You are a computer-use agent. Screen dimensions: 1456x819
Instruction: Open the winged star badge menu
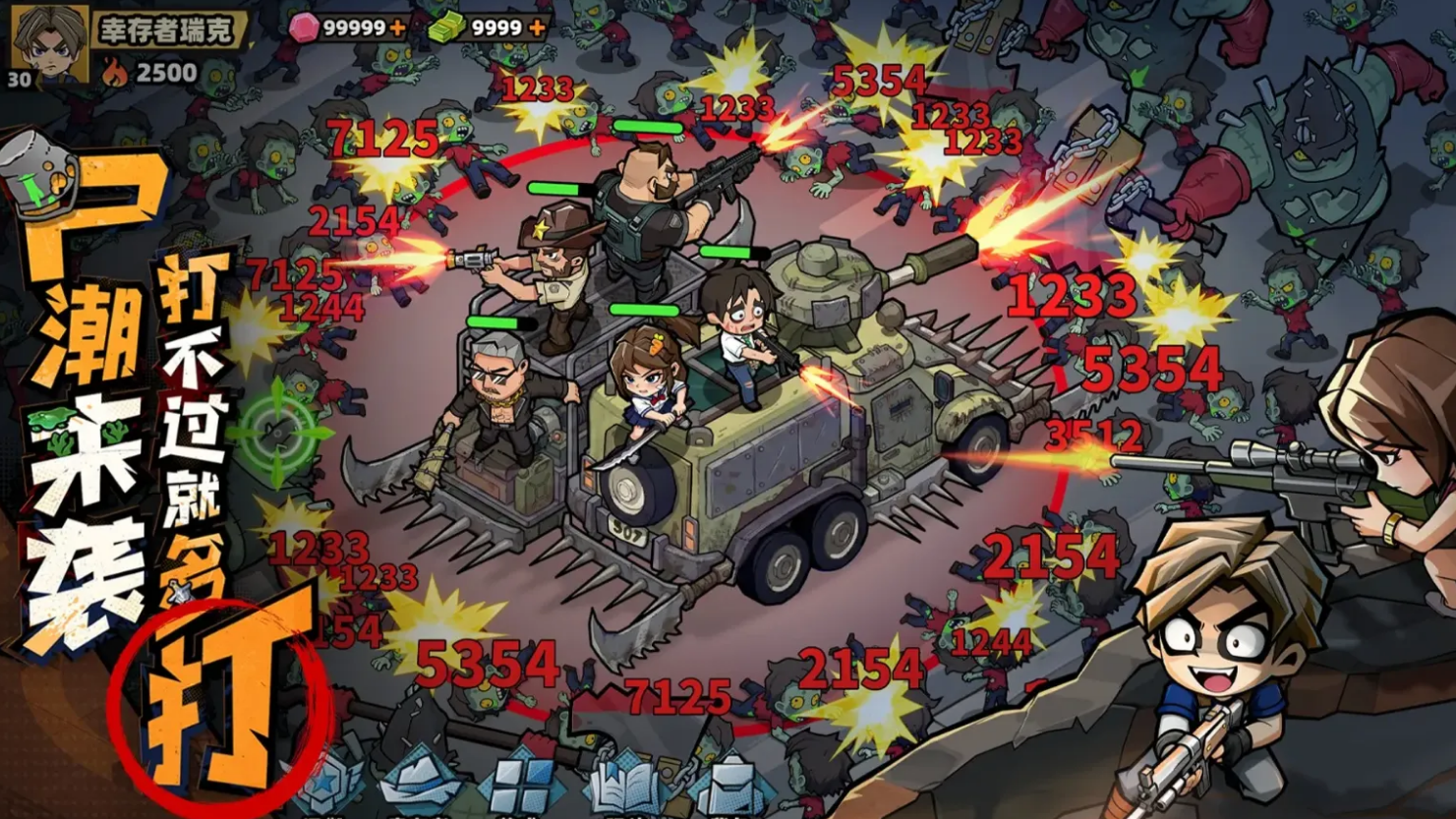(326, 784)
